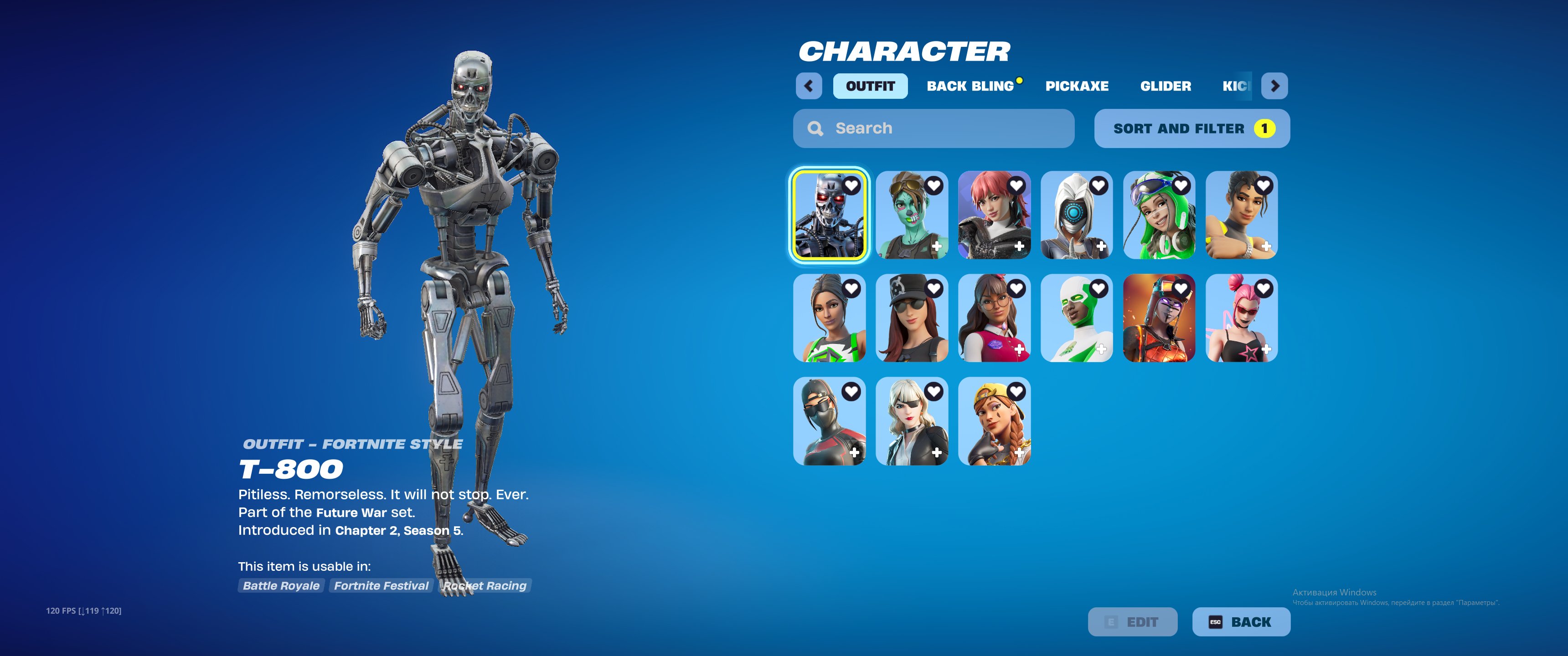
Task: Click the yellow "1" badge on Sort and Filter
Action: coord(1265,128)
